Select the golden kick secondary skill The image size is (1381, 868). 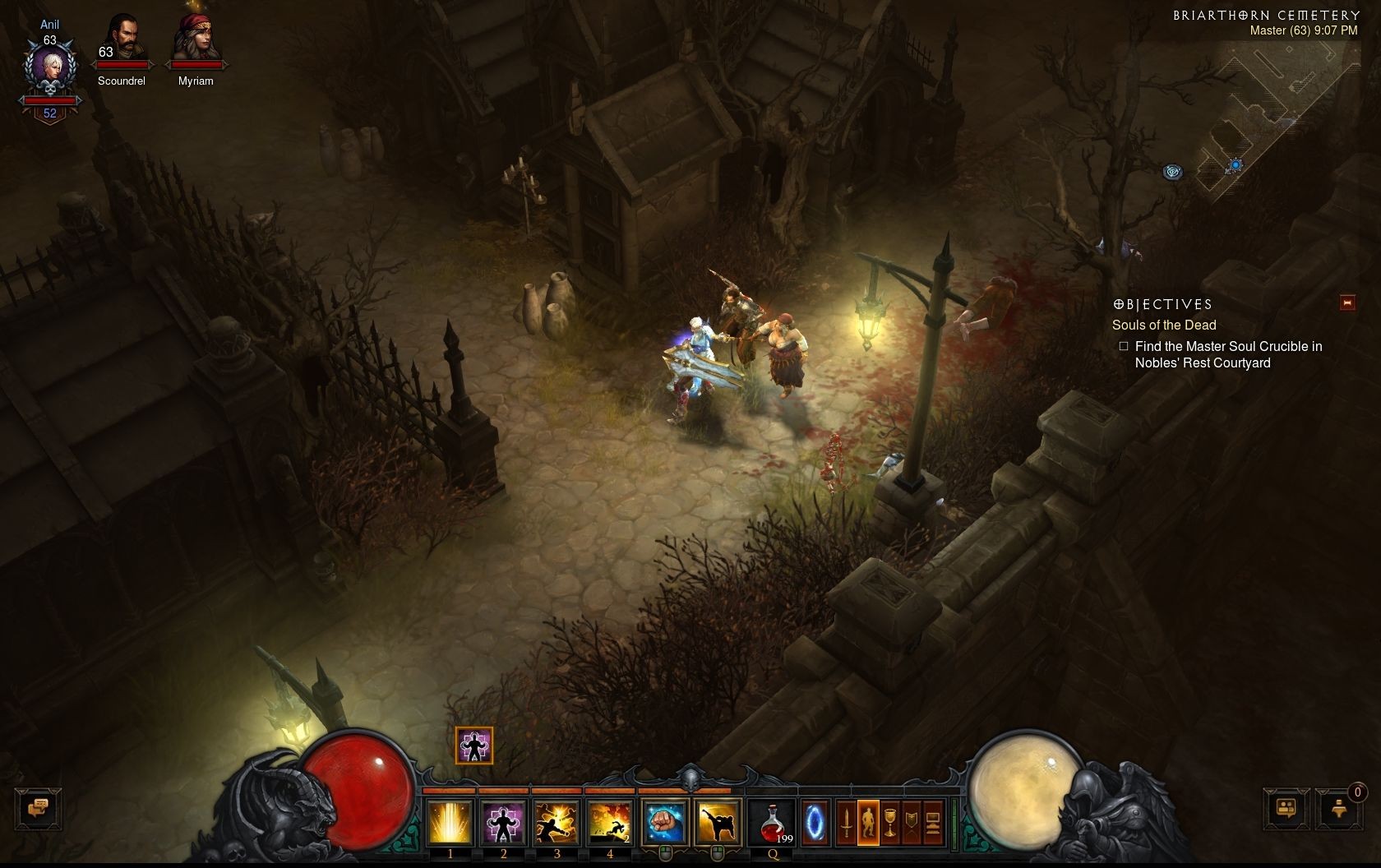tap(718, 822)
